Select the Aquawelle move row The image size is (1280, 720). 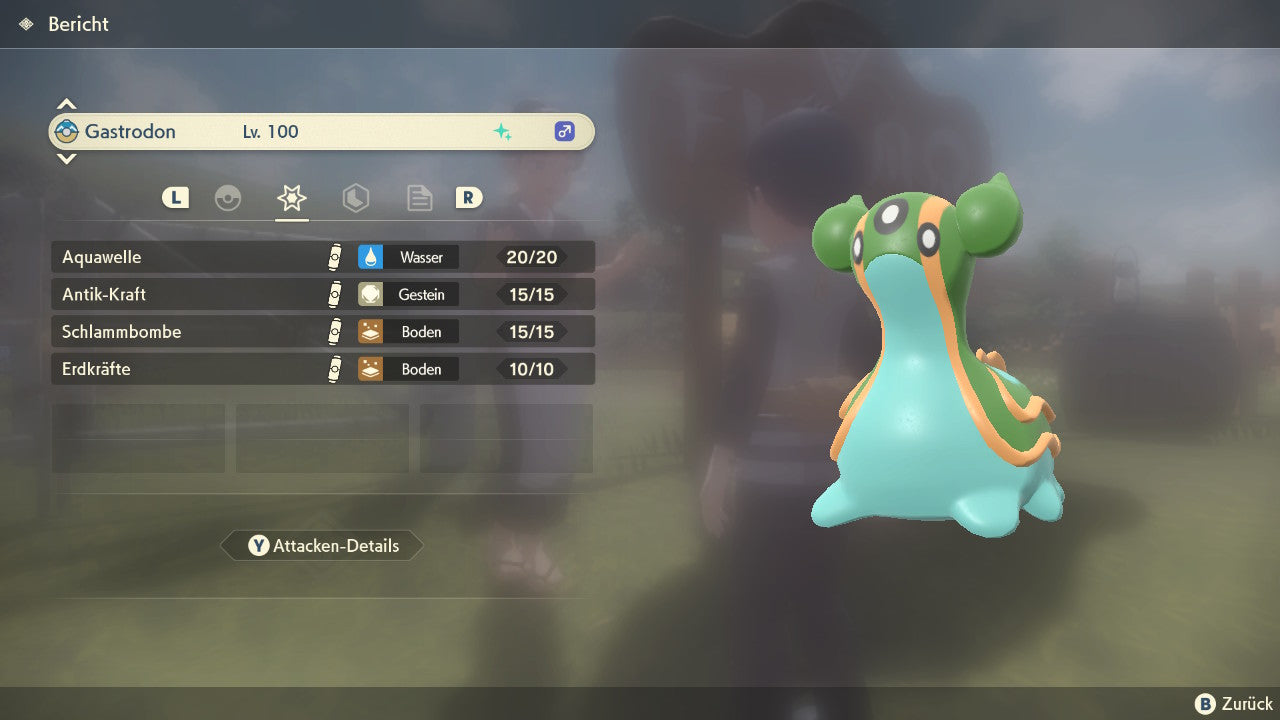(x=322, y=257)
